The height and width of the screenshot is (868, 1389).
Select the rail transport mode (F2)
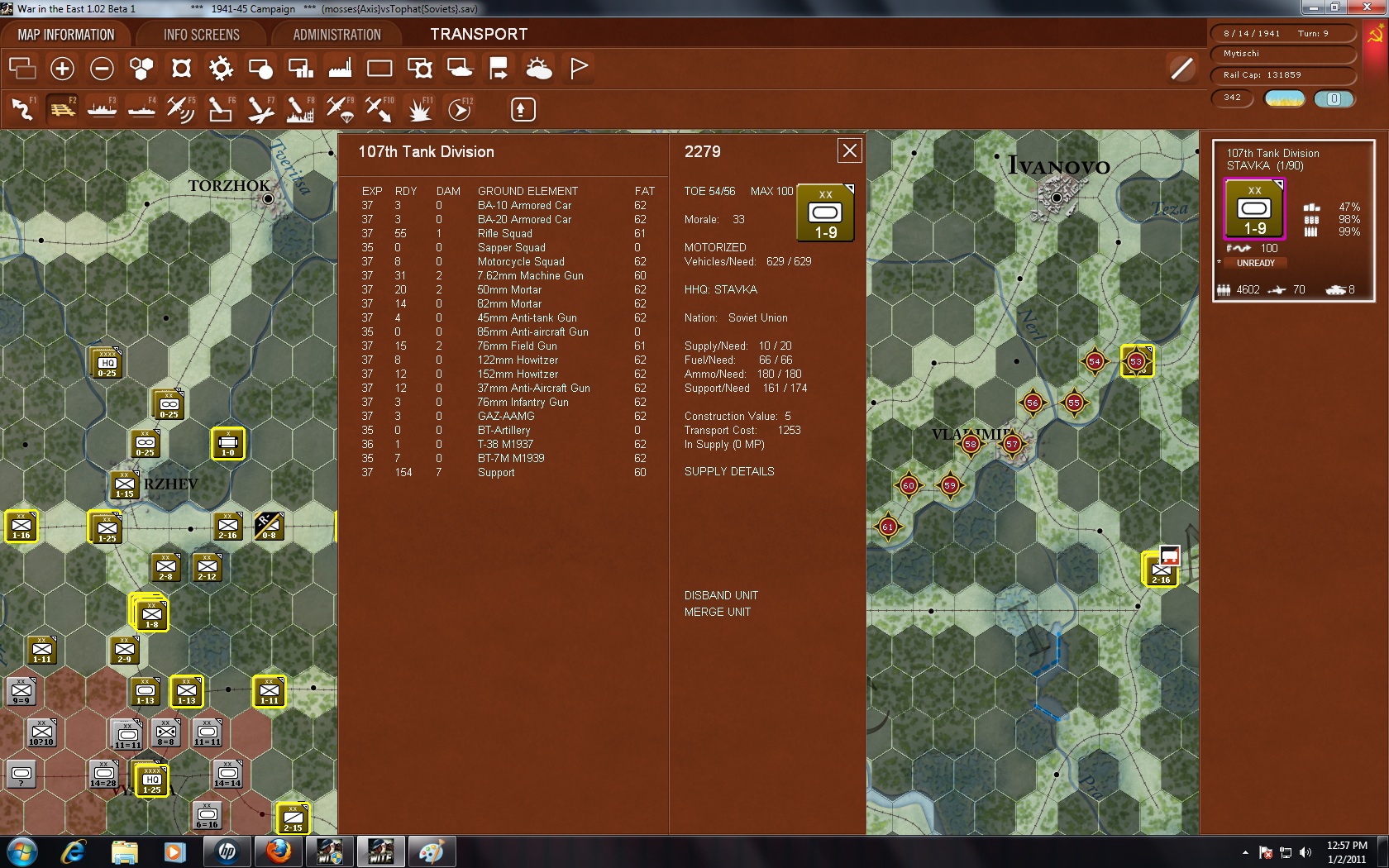click(x=62, y=108)
